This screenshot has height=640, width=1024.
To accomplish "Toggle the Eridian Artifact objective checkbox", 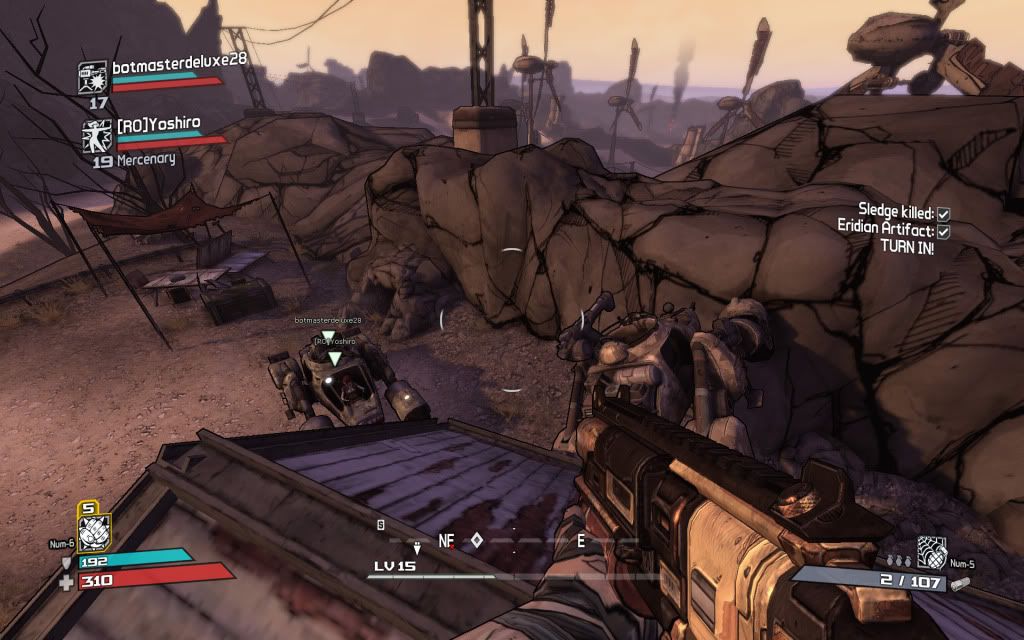I will tap(943, 230).
